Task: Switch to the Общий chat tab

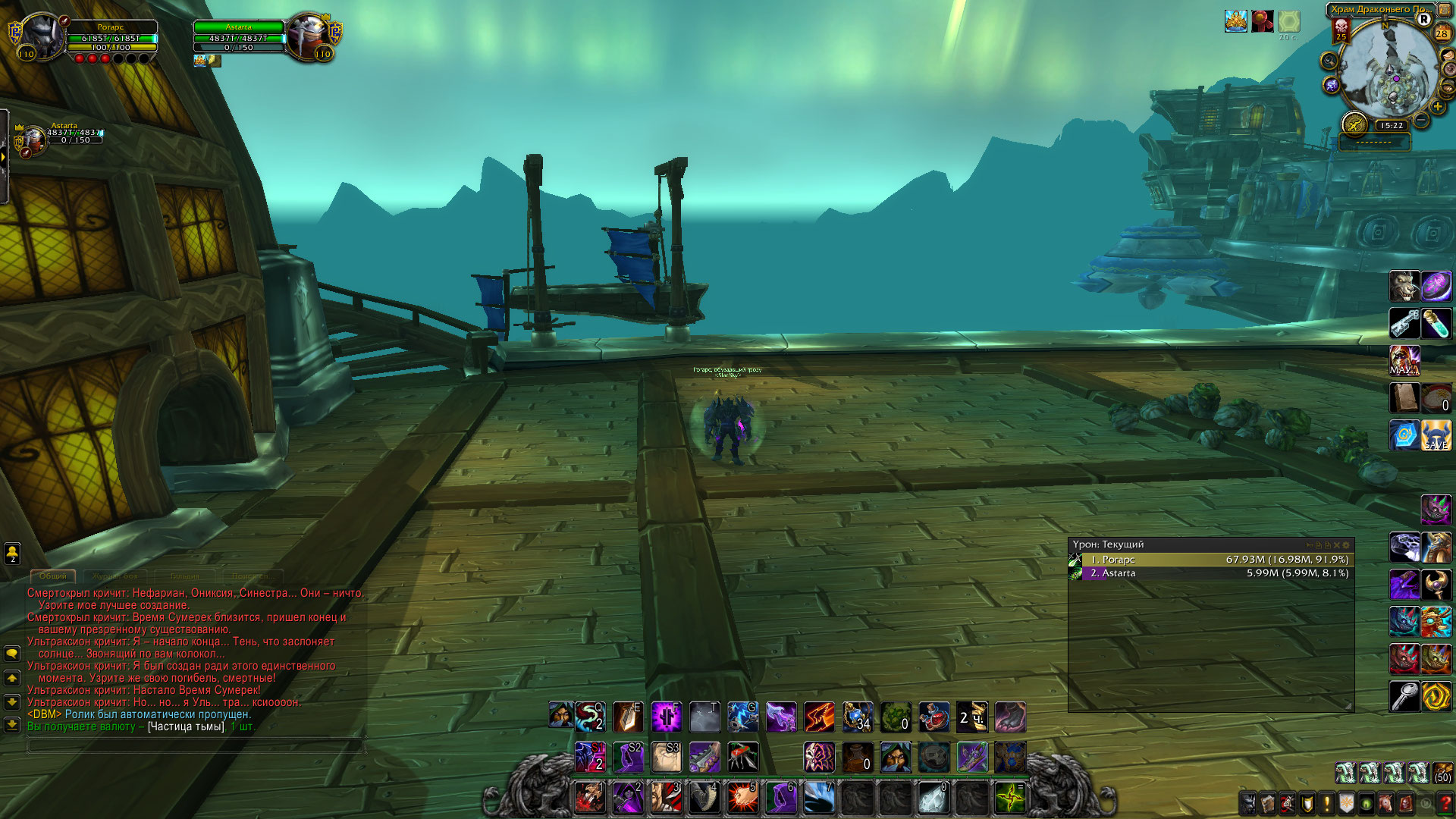Action: point(53,576)
